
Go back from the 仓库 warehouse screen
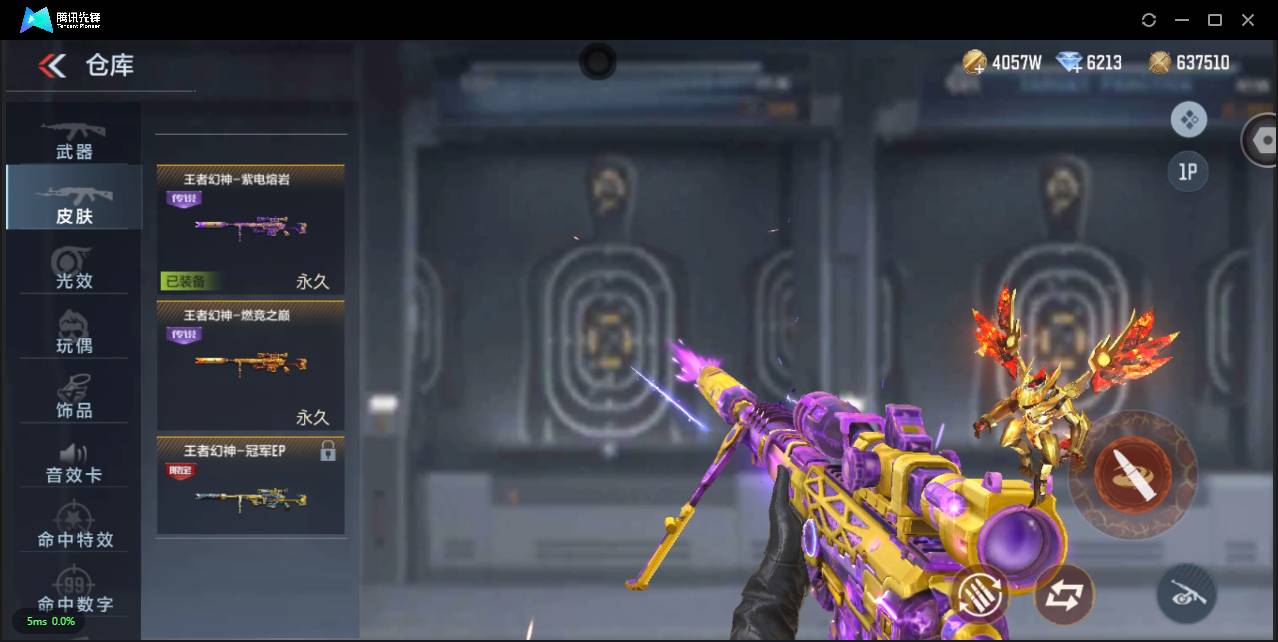point(52,66)
